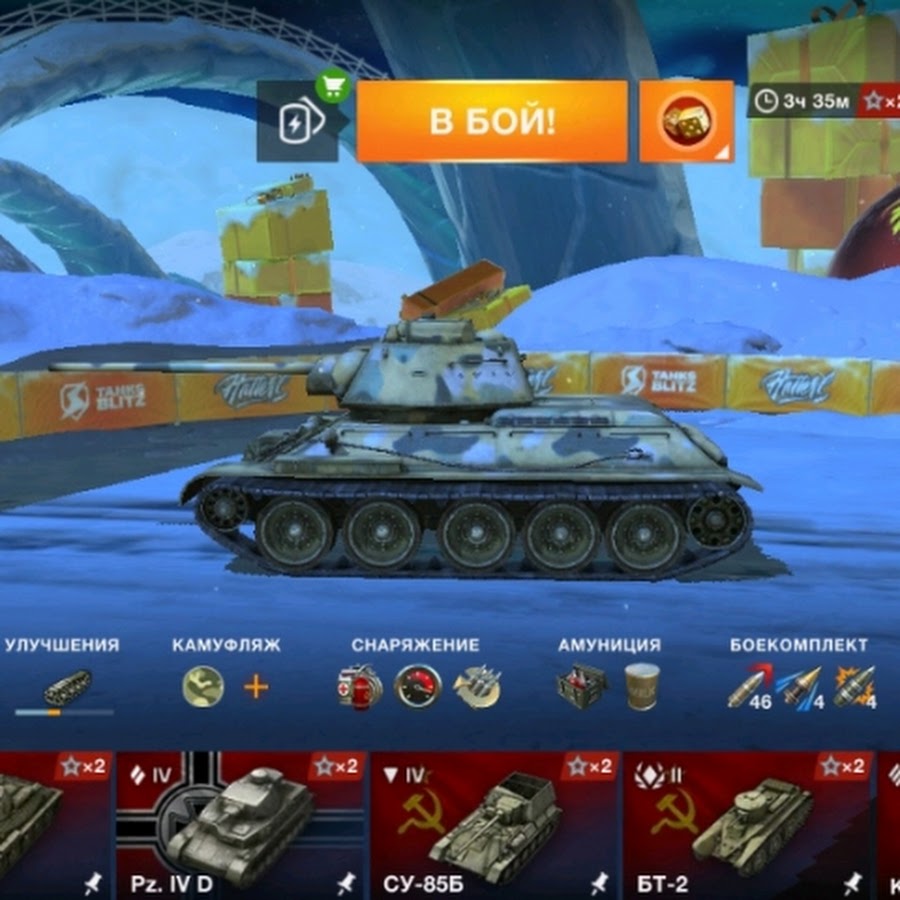Open the battle mode selector with dice icon
The width and height of the screenshot is (900, 900).
click(685, 121)
